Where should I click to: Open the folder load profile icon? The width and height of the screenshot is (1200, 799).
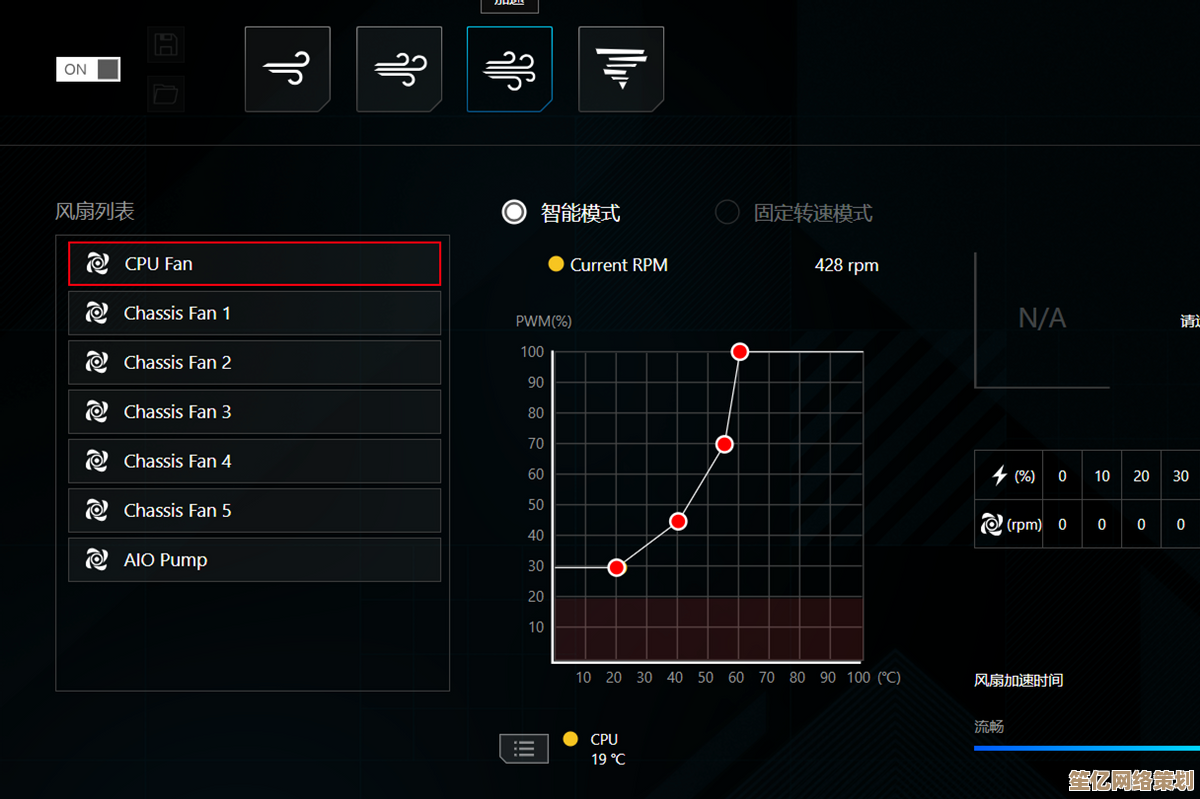[x=165, y=95]
